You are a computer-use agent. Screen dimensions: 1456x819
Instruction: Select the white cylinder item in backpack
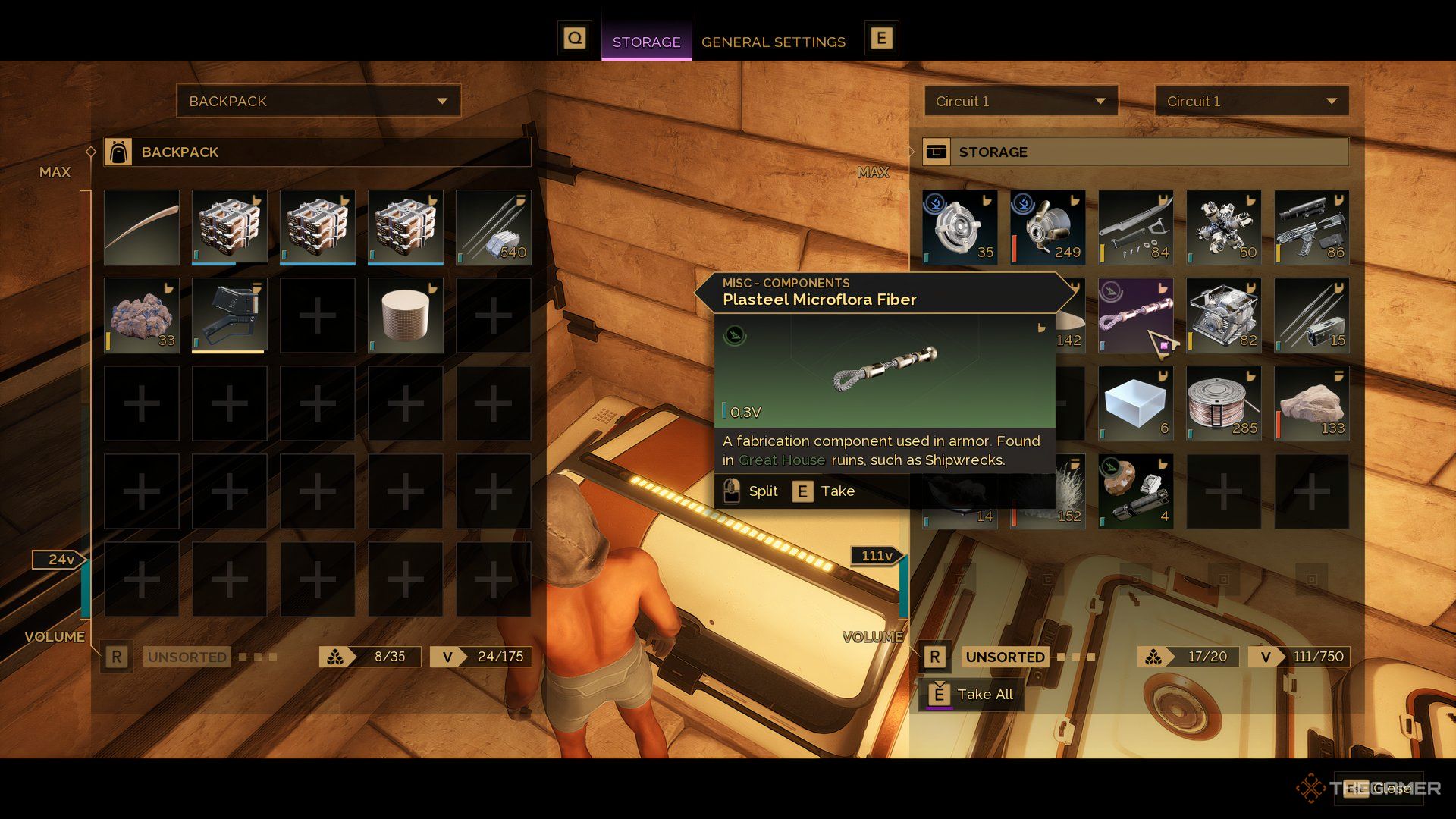[405, 315]
